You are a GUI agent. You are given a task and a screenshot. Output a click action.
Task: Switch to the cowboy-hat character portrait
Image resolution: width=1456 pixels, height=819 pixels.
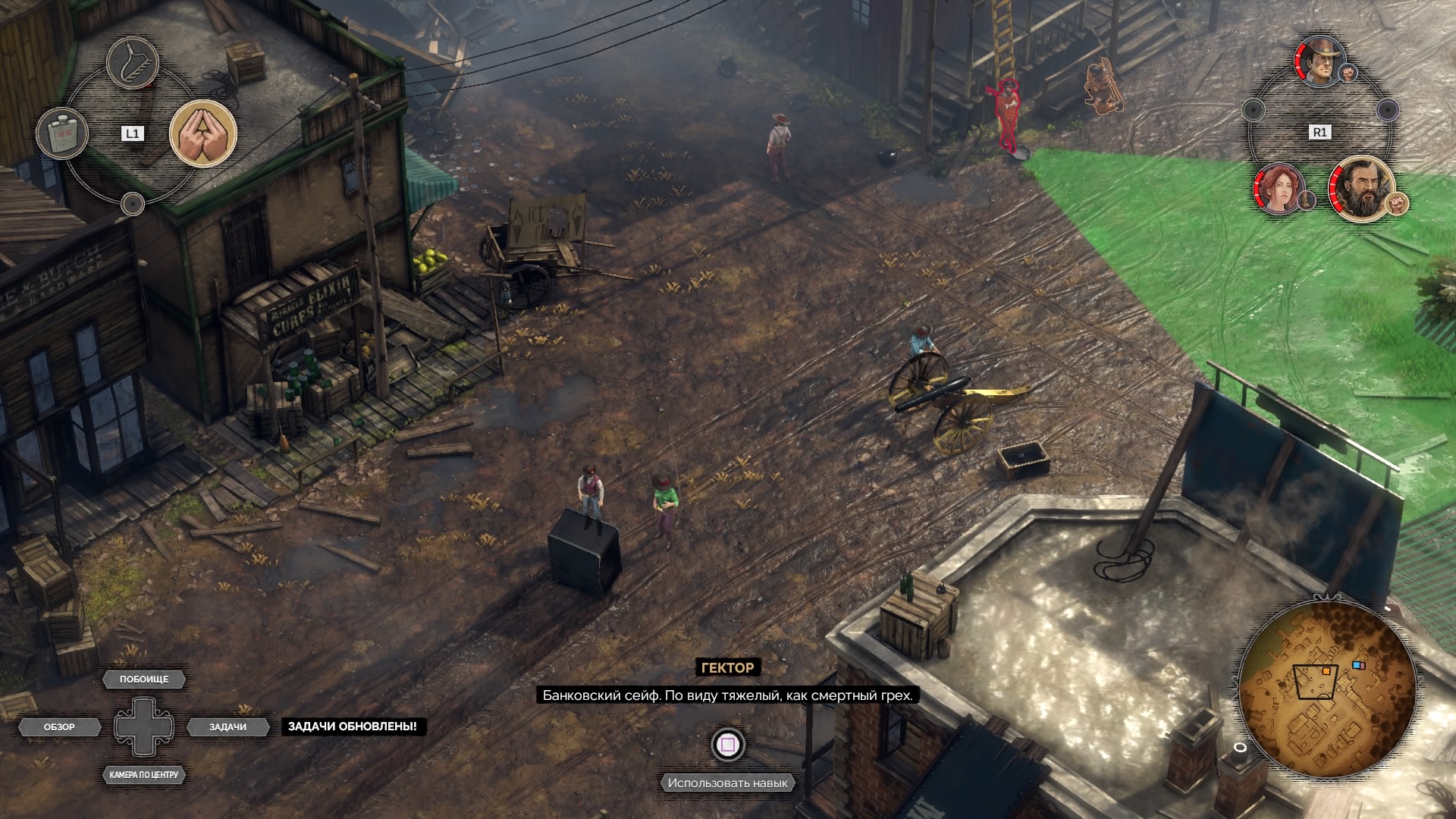[1320, 61]
